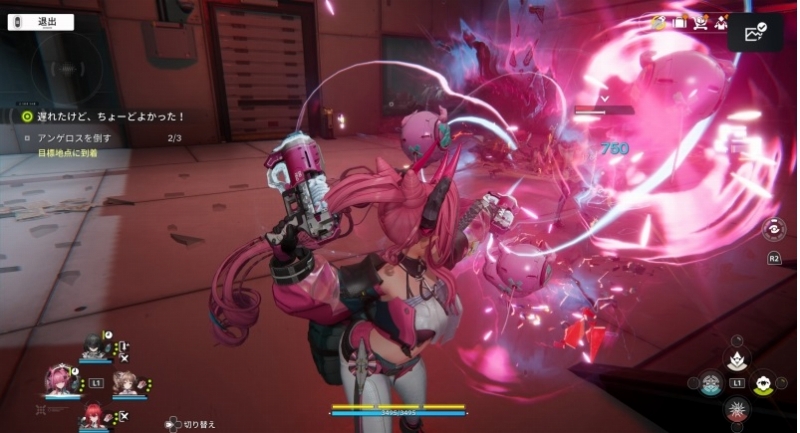
Task: Activate the teal circular skill icon
Action: (710, 381)
